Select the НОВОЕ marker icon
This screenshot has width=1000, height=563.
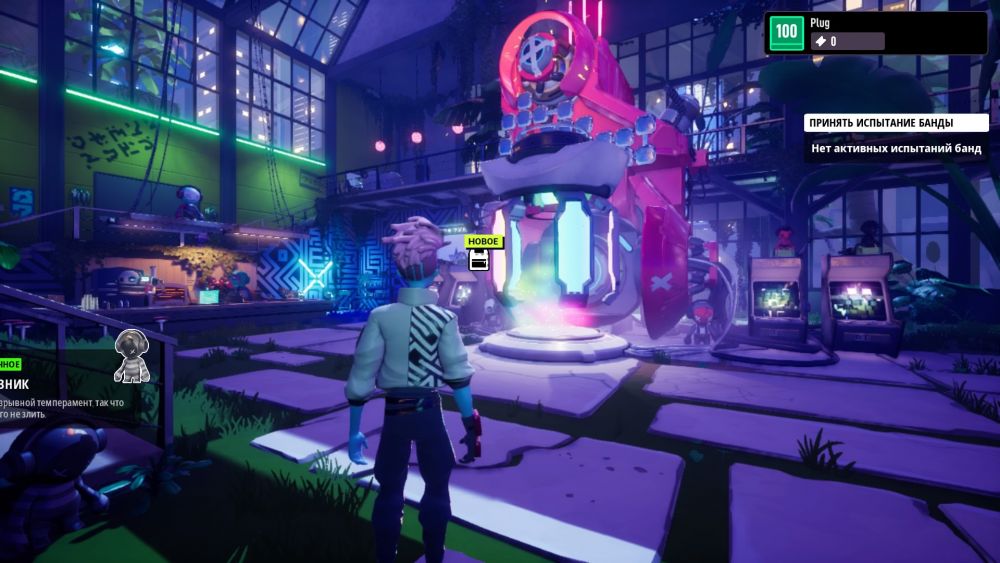tap(479, 260)
